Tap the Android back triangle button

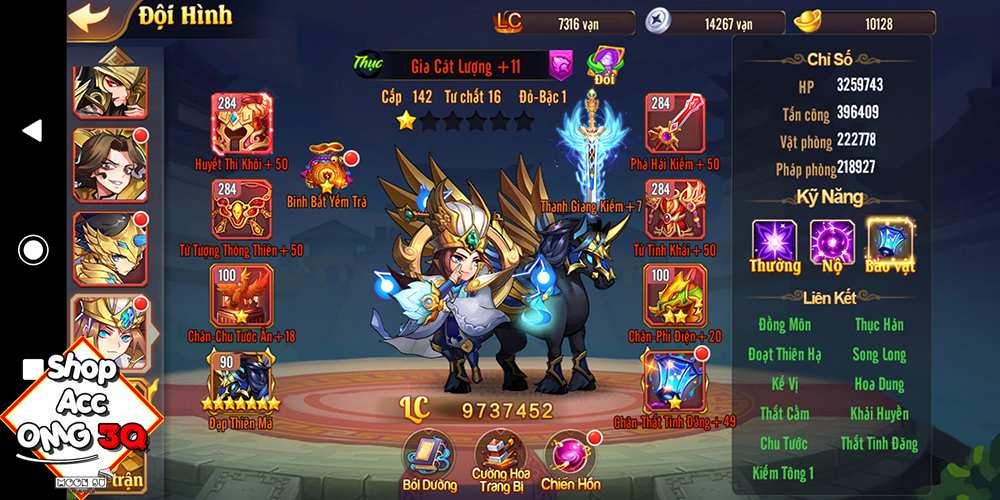pos(32,130)
